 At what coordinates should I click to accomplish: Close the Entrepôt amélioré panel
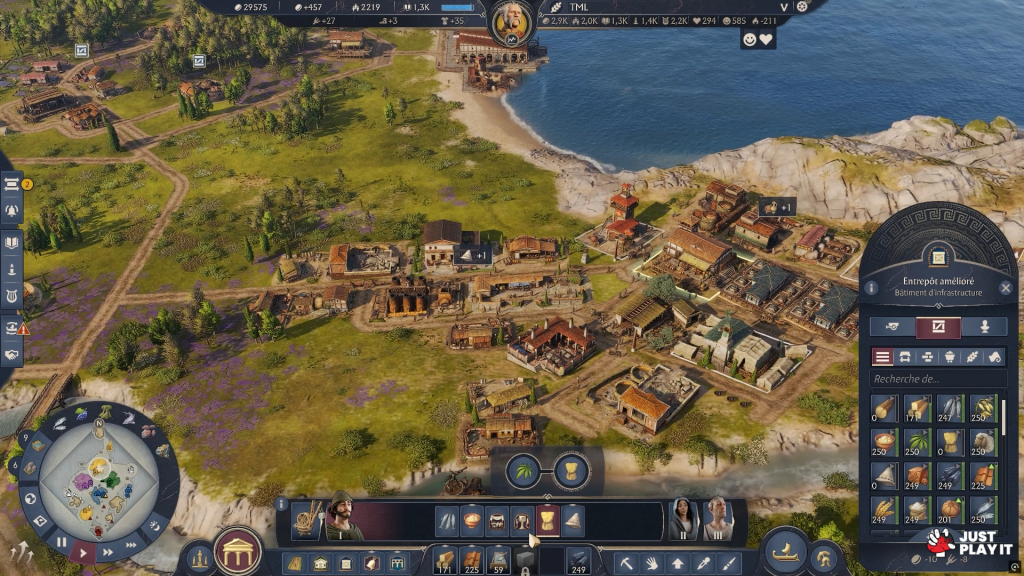point(1006,288)
